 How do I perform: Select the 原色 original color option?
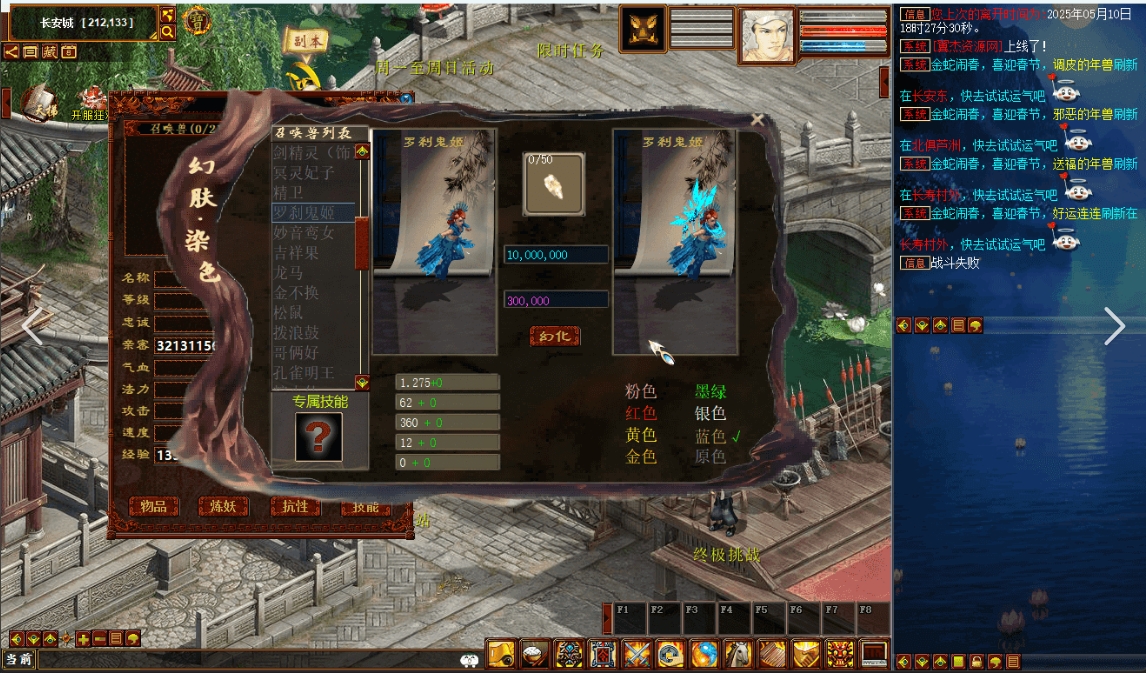[711, 456]
